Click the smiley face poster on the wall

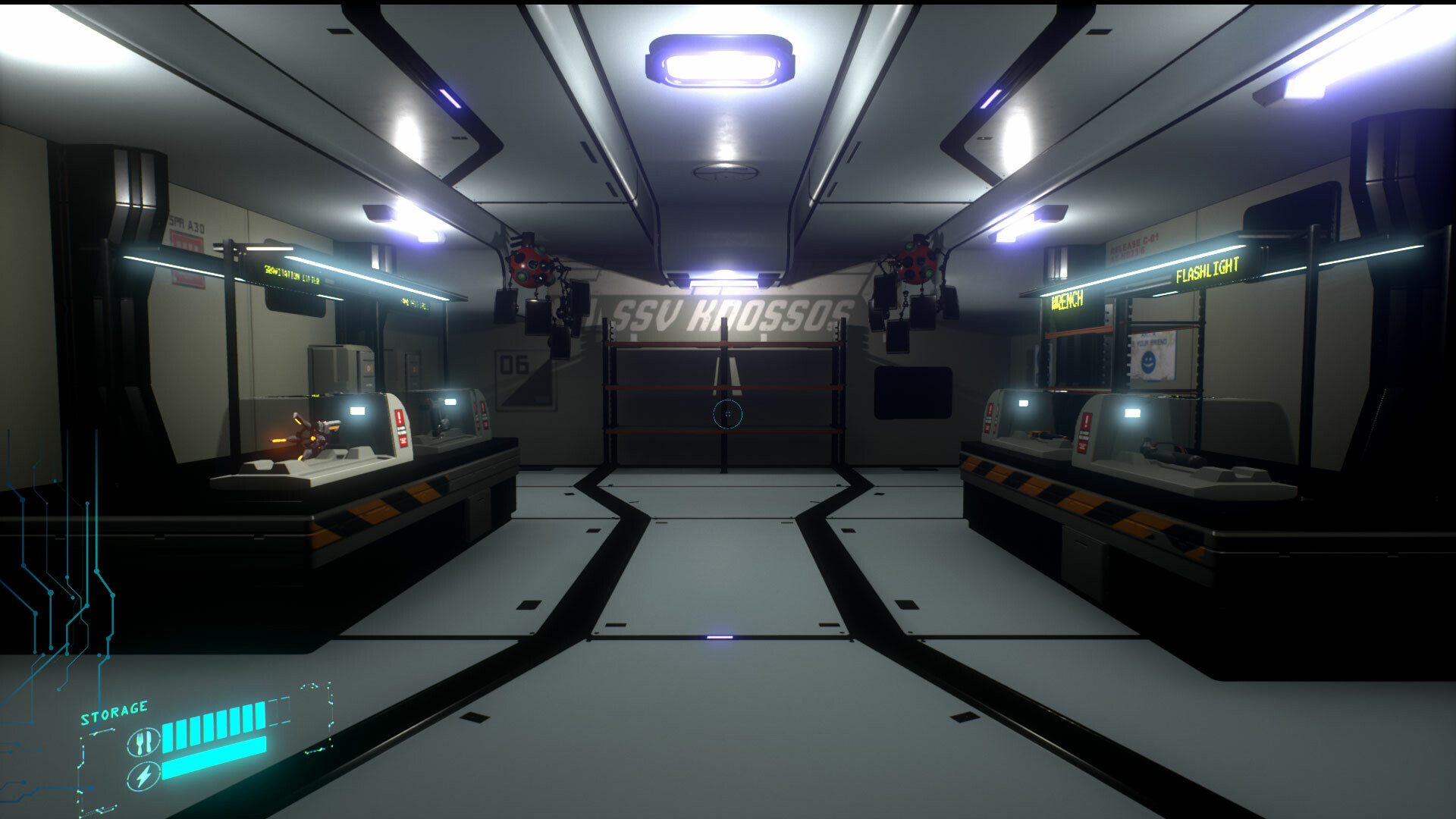pyautogui.click(x=1148, y=362)
